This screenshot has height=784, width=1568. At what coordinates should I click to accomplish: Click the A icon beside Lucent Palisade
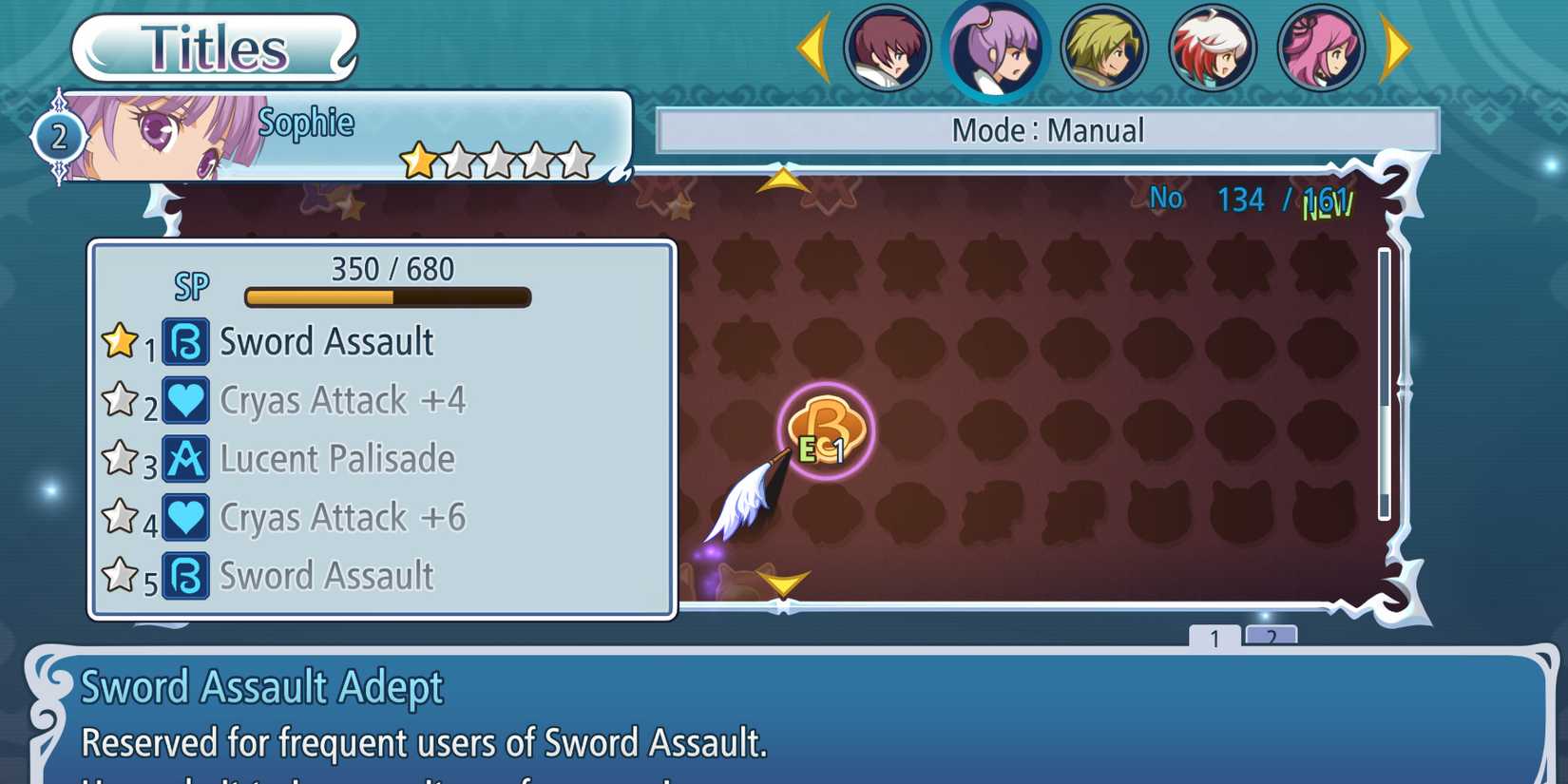pos(186,459)
